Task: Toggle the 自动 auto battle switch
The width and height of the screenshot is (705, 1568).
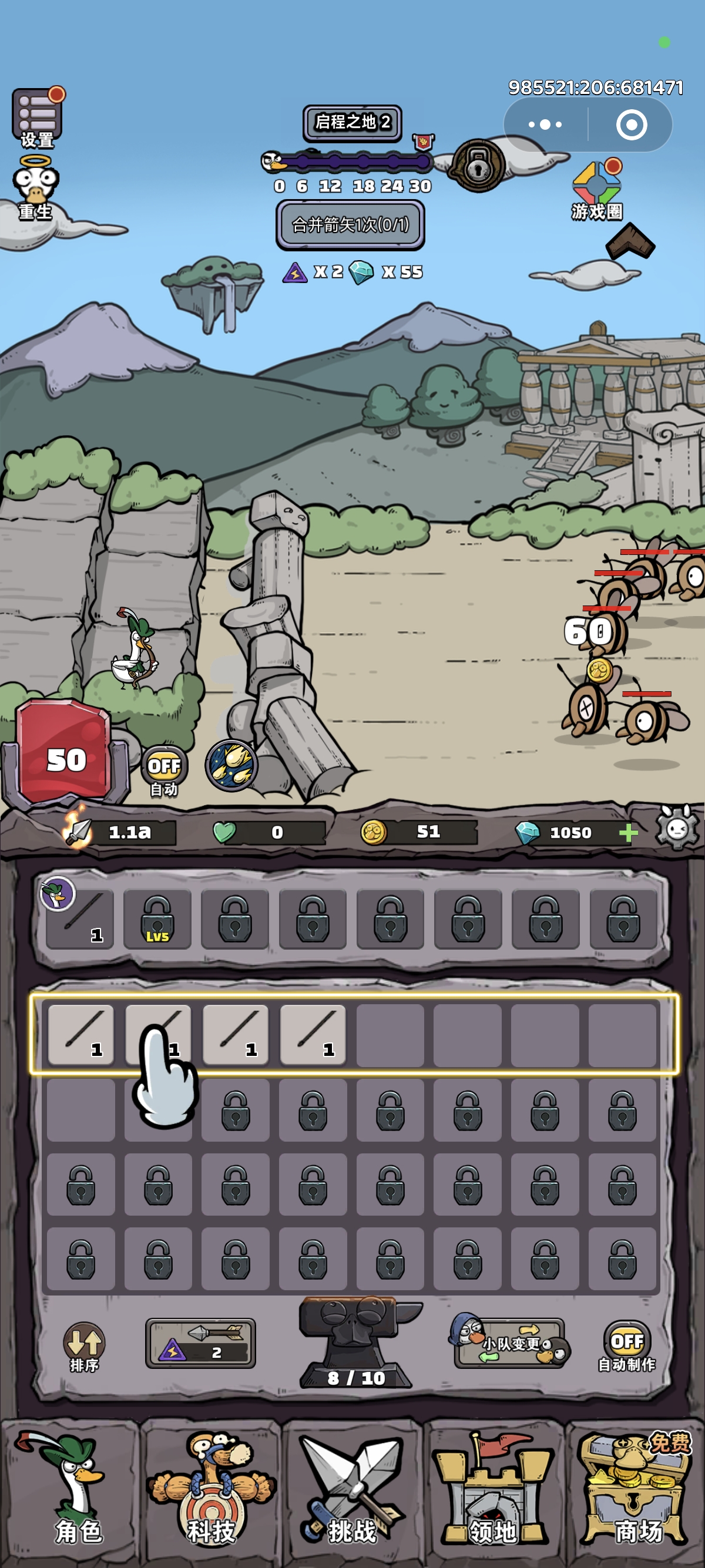Action: point(164,770)
